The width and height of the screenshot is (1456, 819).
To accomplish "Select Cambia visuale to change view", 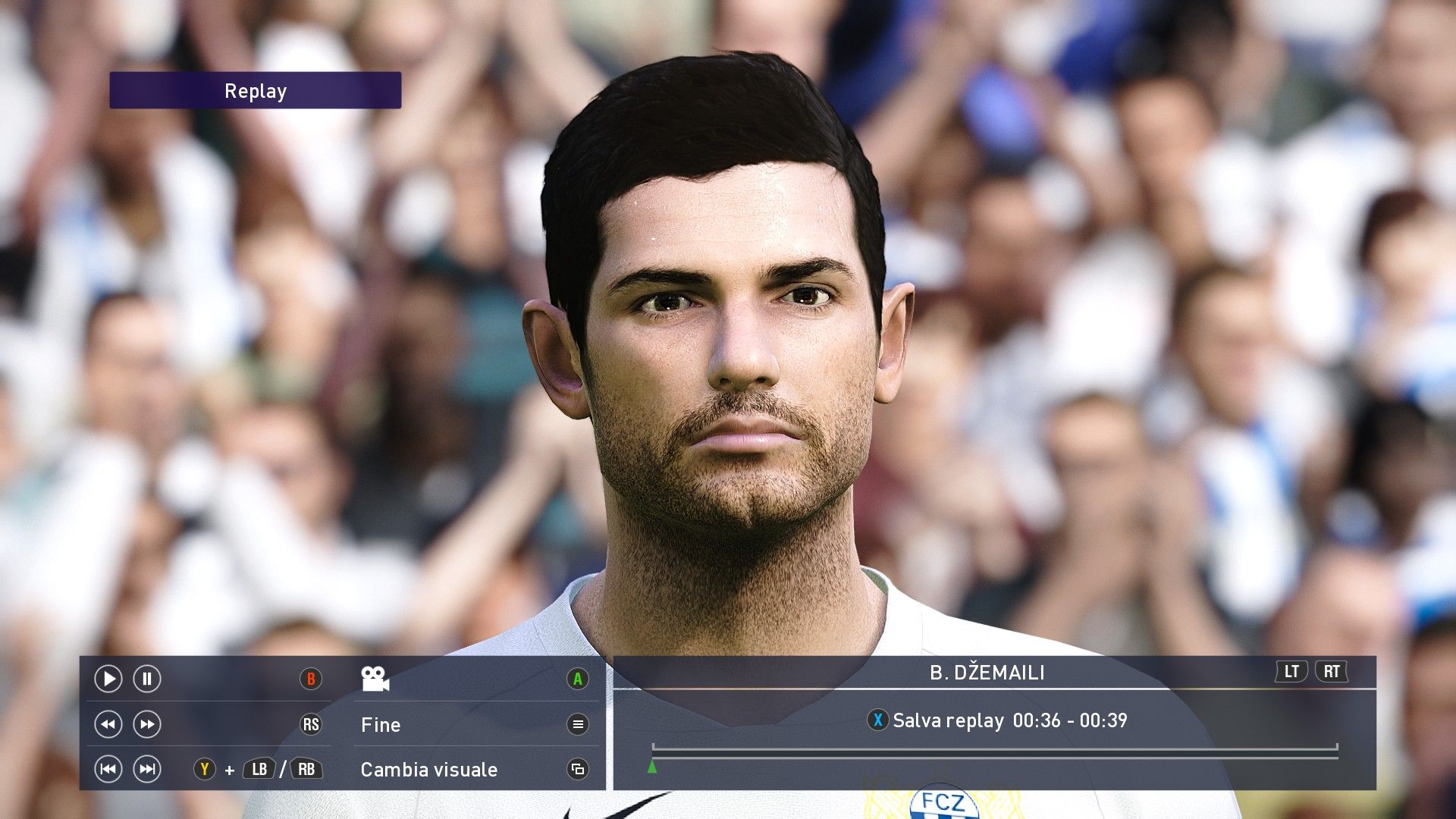I will click(429, 769).
